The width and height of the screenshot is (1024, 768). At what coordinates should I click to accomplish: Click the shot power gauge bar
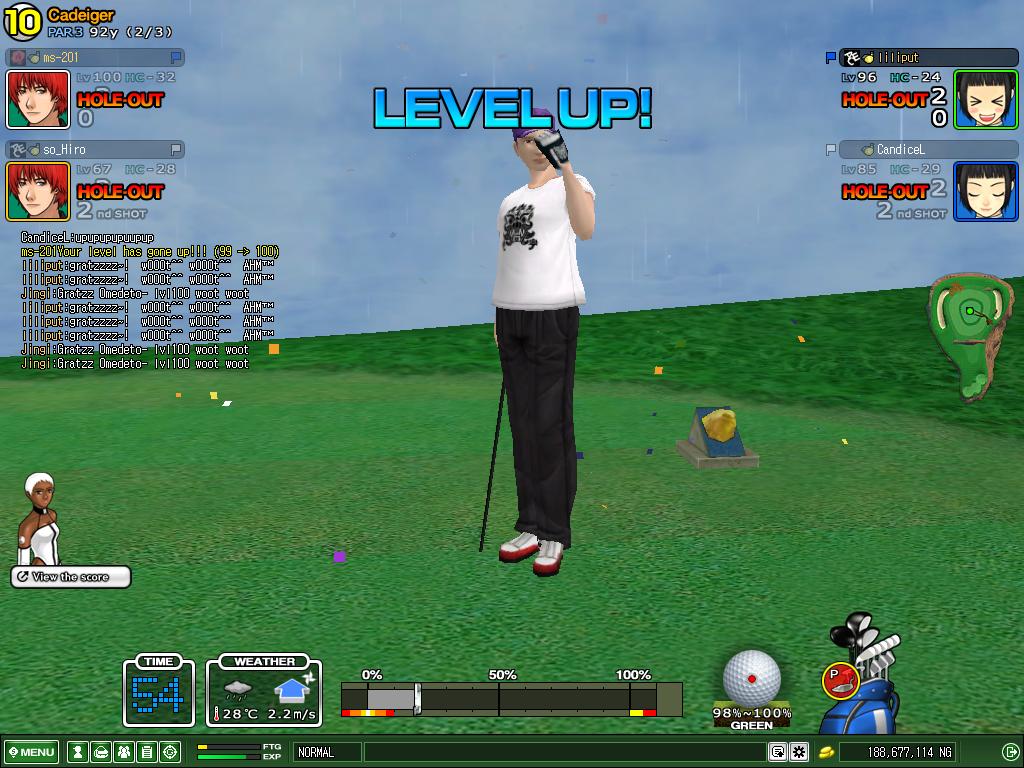coord(510,697)
